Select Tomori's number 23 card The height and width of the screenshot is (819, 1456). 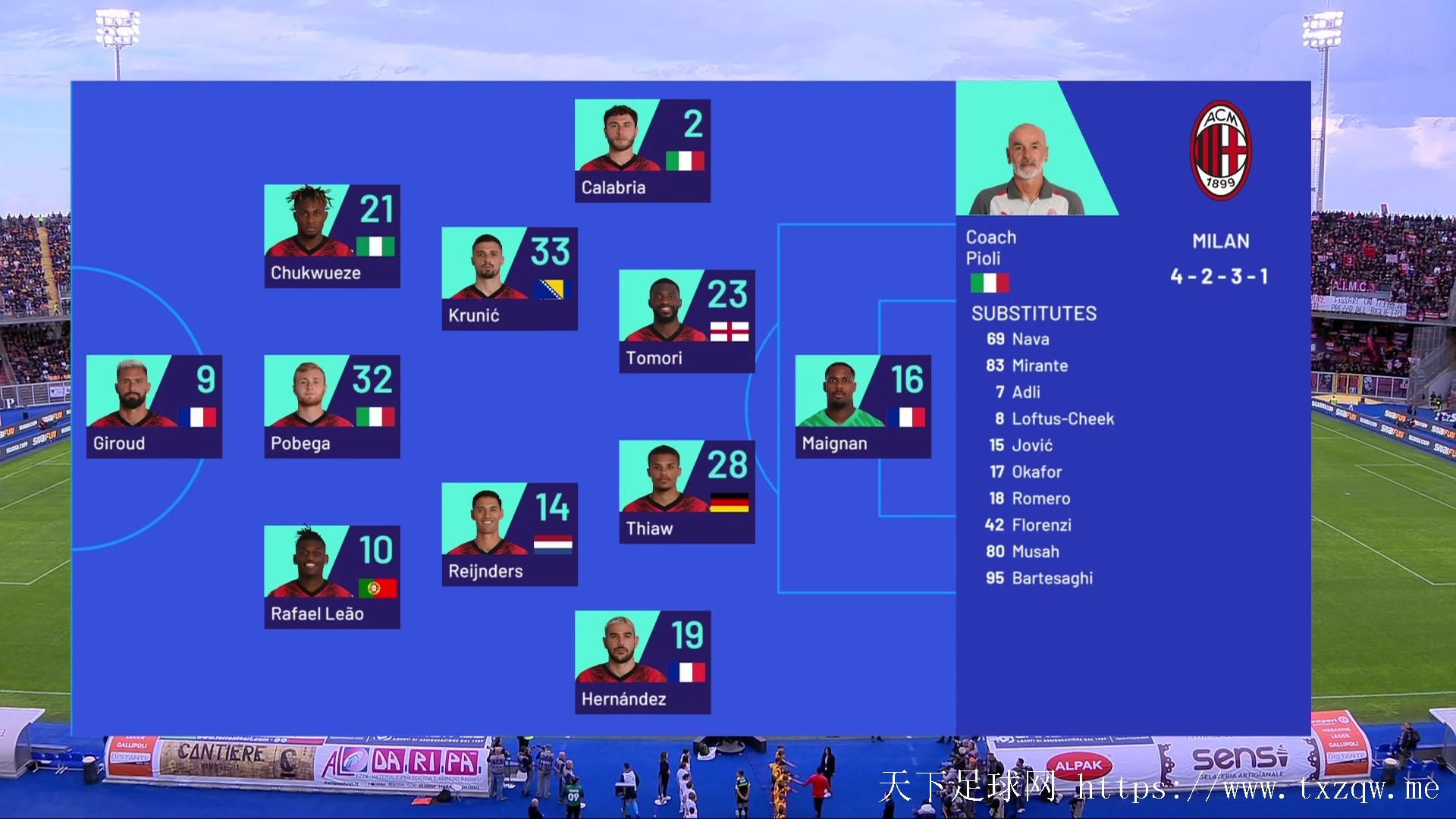click(686, 321)
